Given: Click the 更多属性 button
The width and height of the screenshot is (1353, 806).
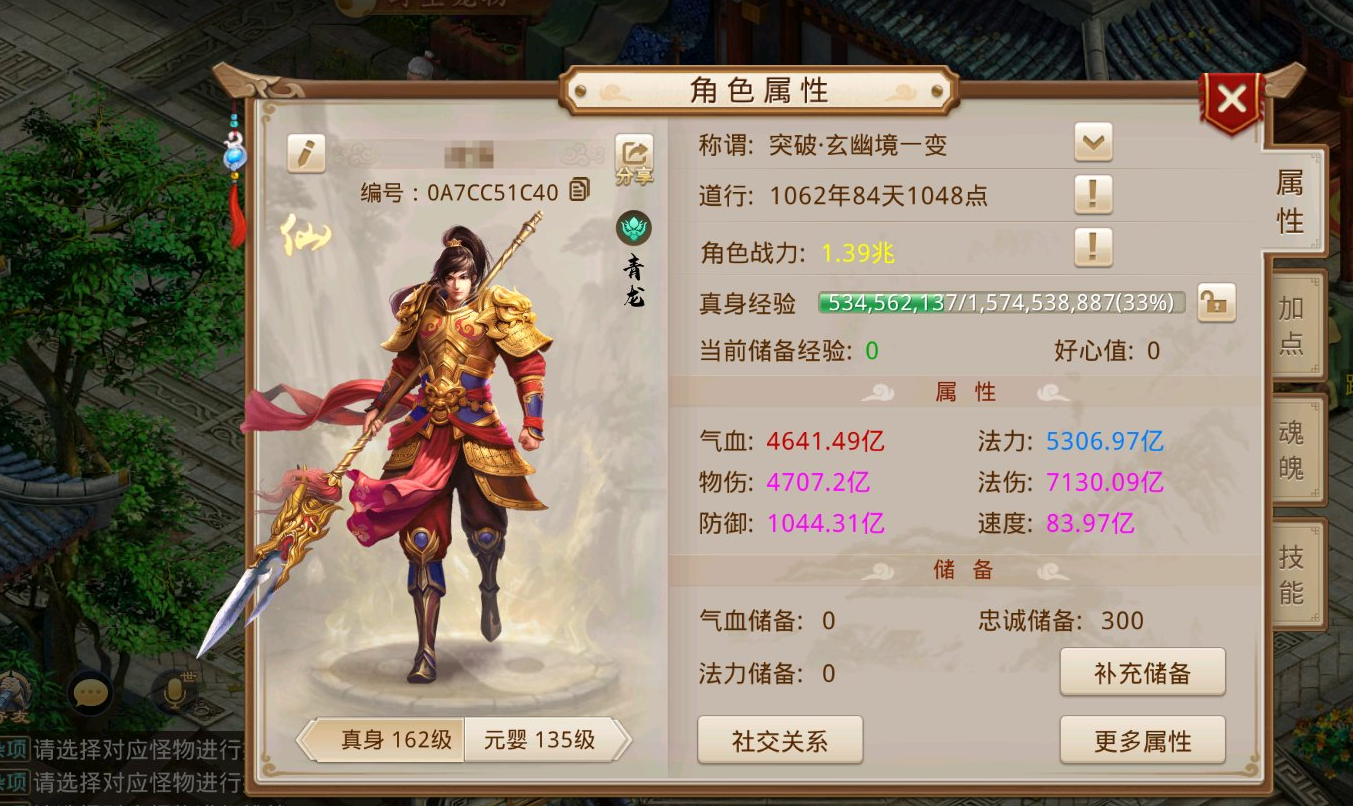Looking at the screenshot, I should 1142,740.
